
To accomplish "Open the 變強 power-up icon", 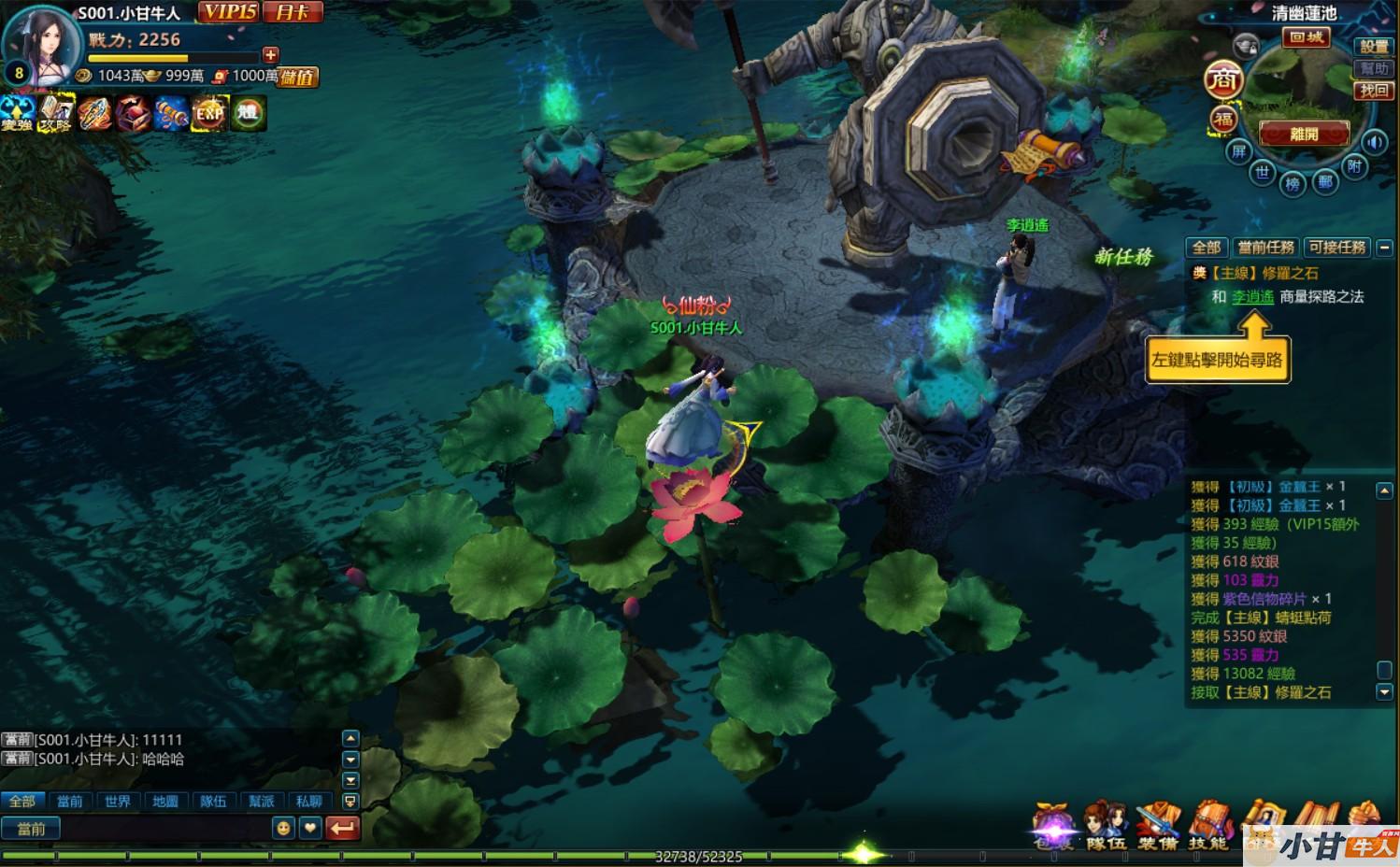I will click(x=17, y=113).
